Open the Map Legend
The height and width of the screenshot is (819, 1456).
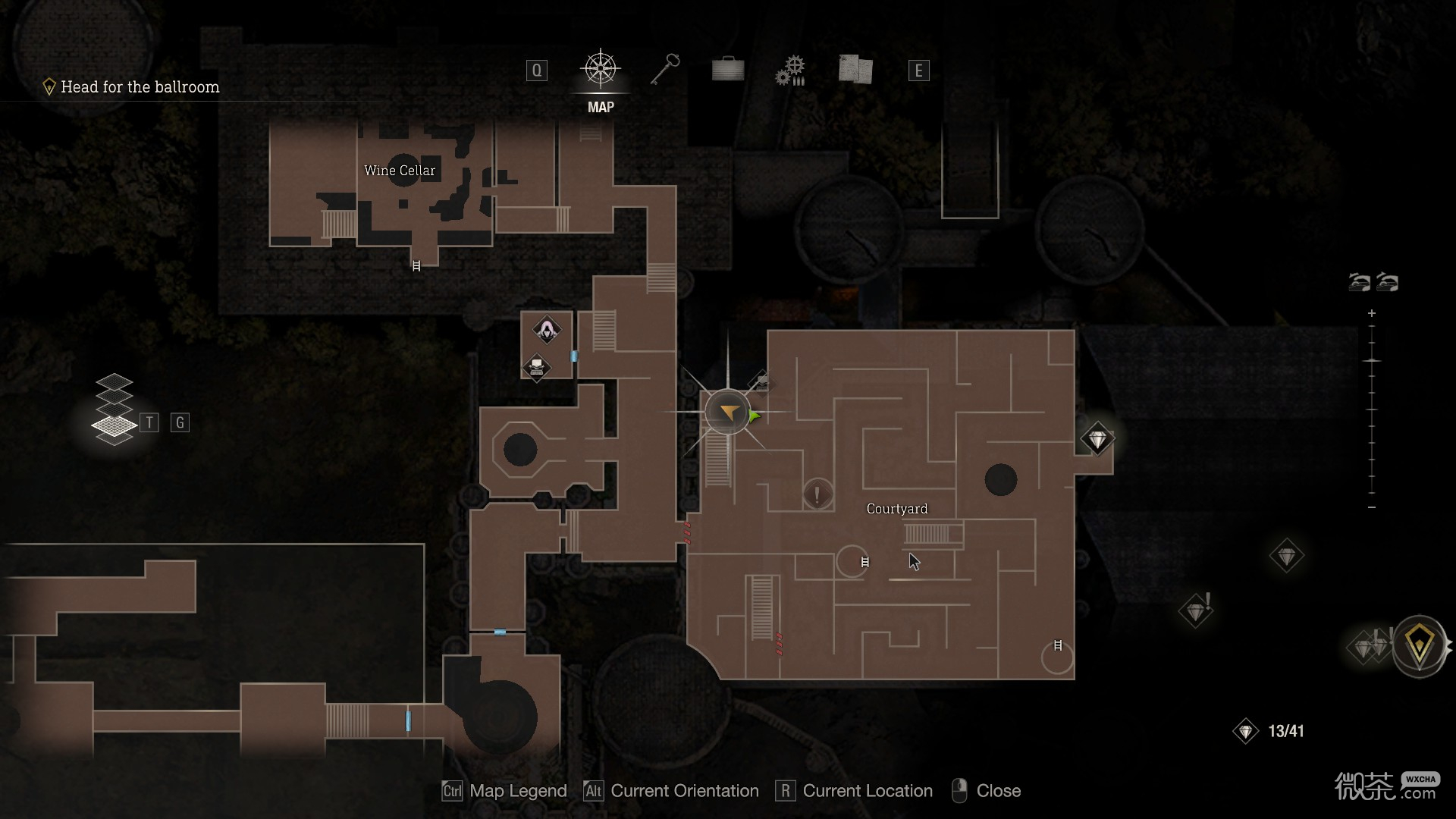tap(504, 791)
